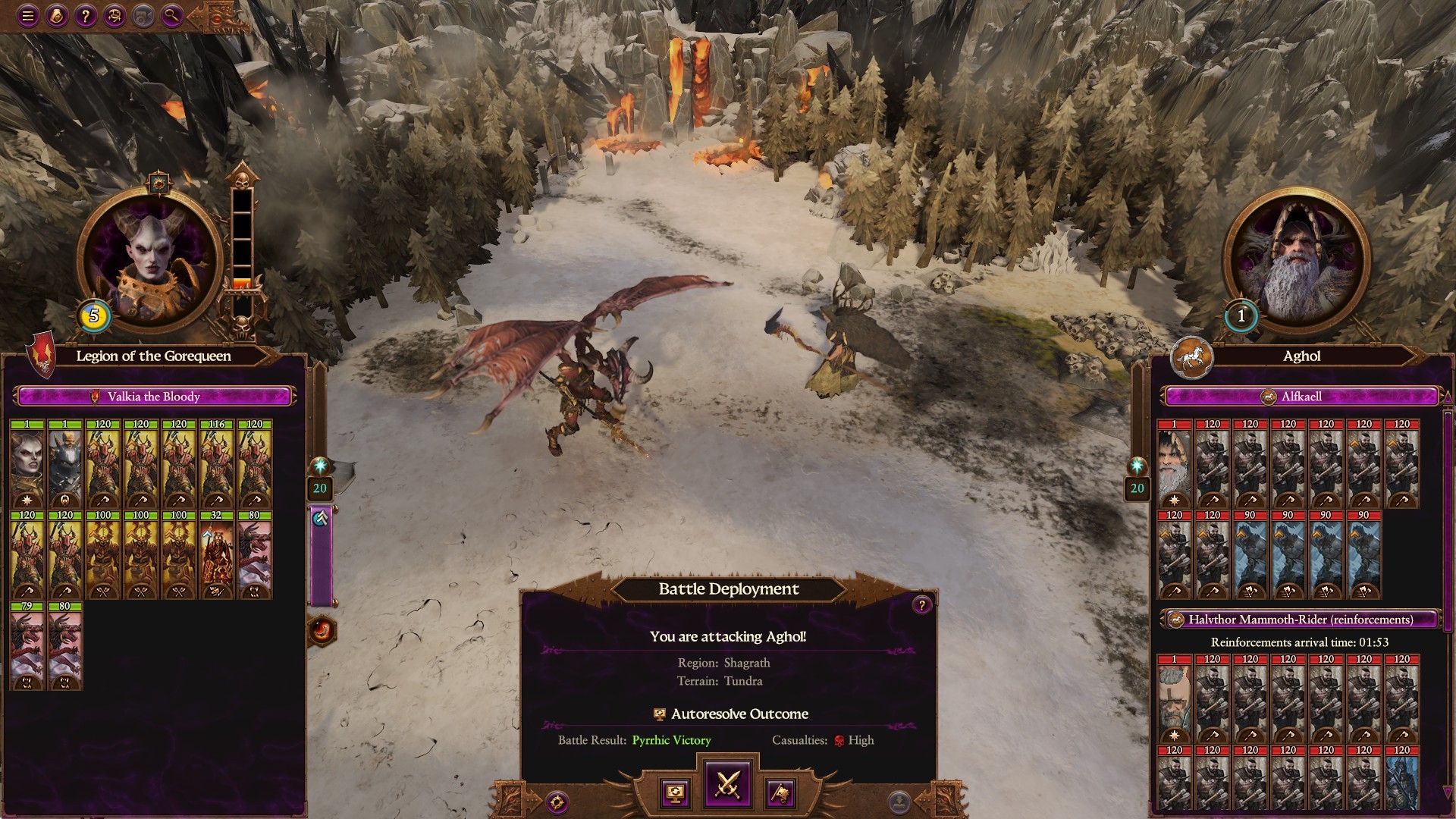Screen dimensions: 1456x819
Task: Click the Valkia the Bloody army banner
Action: coord(154,397)
